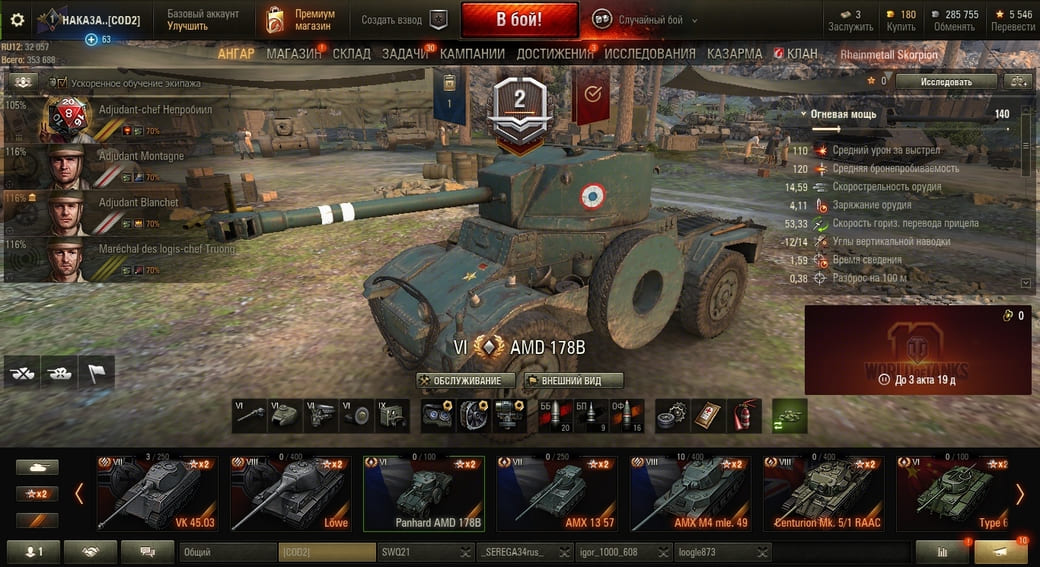Switch to the Исследования tab
The width and height of the screenshot is (1040, 567).
coord(649,53)
